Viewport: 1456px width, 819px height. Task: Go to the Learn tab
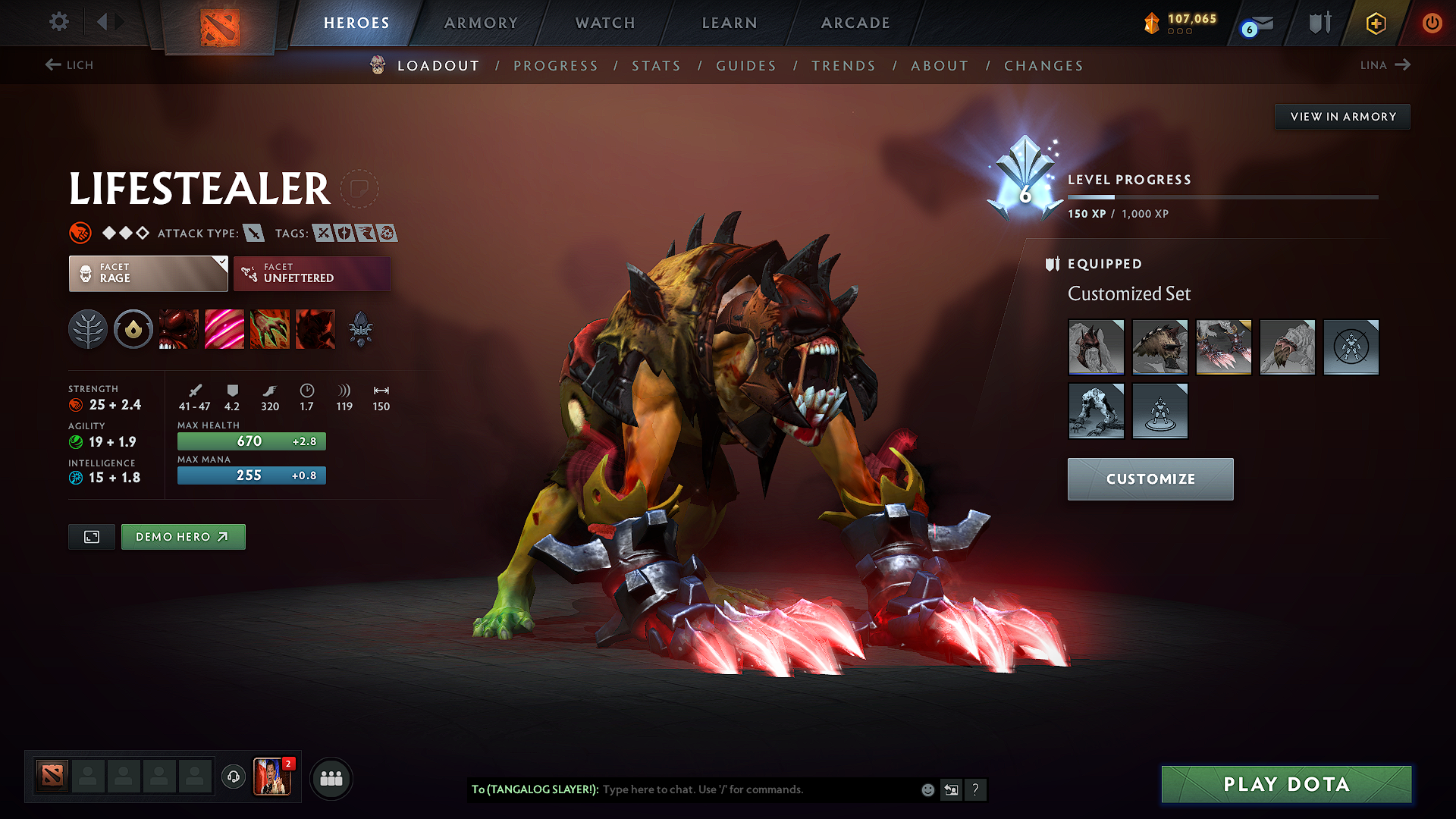pyautogui.click(x=730, y=23)
